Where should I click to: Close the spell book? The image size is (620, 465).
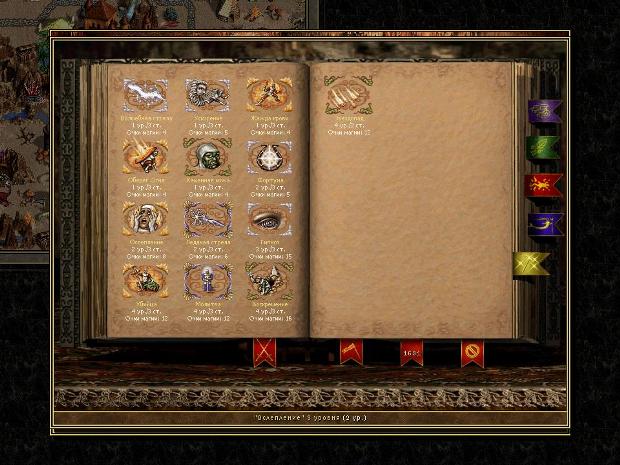472,352
